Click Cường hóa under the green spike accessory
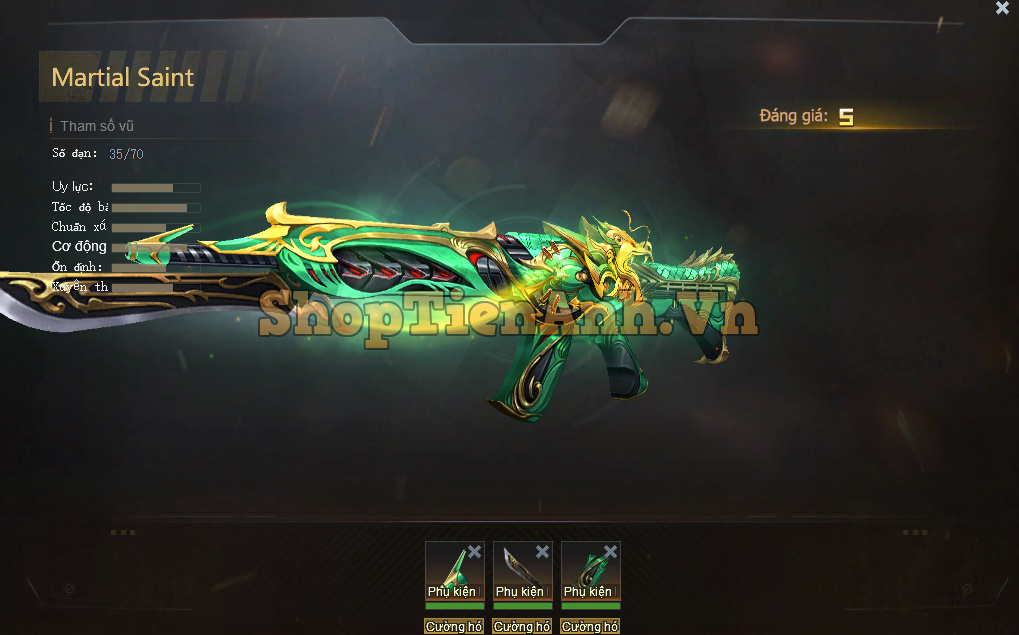 tap(454, 627)
